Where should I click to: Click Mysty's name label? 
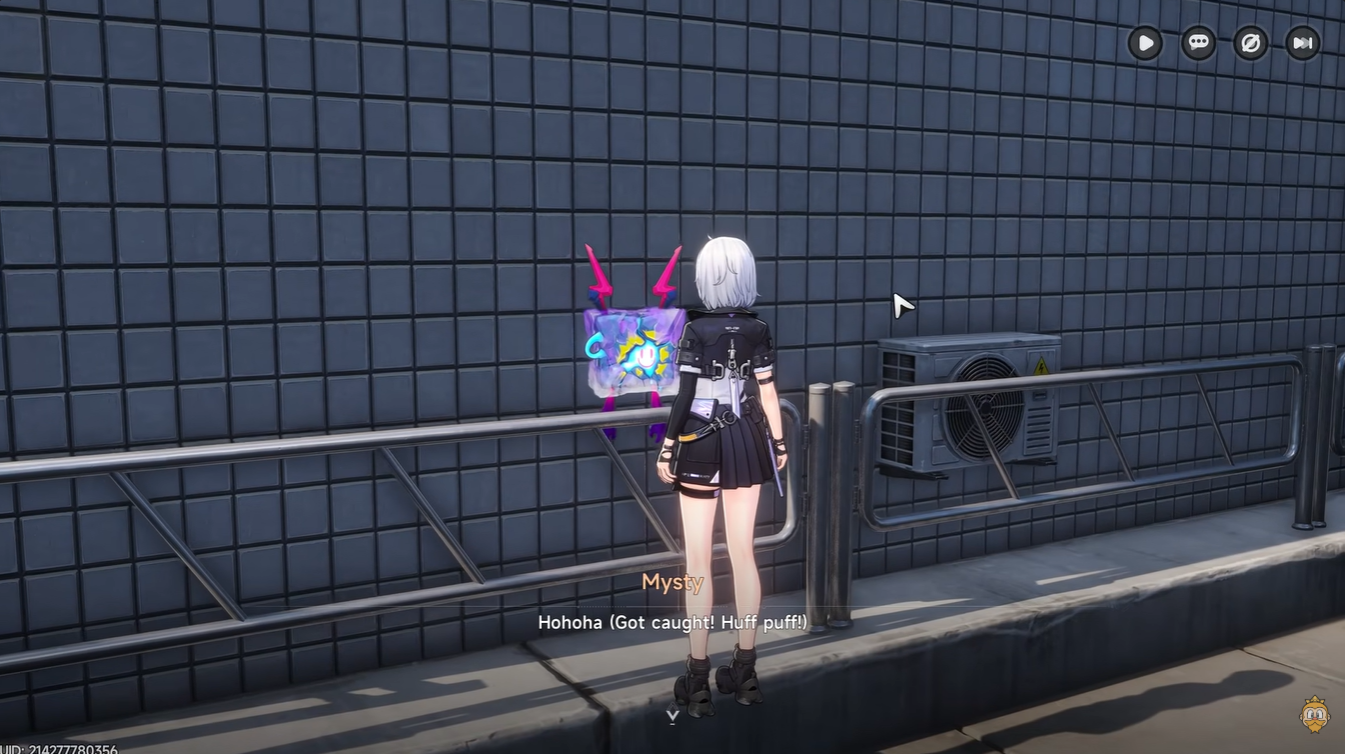coord(672,583)
